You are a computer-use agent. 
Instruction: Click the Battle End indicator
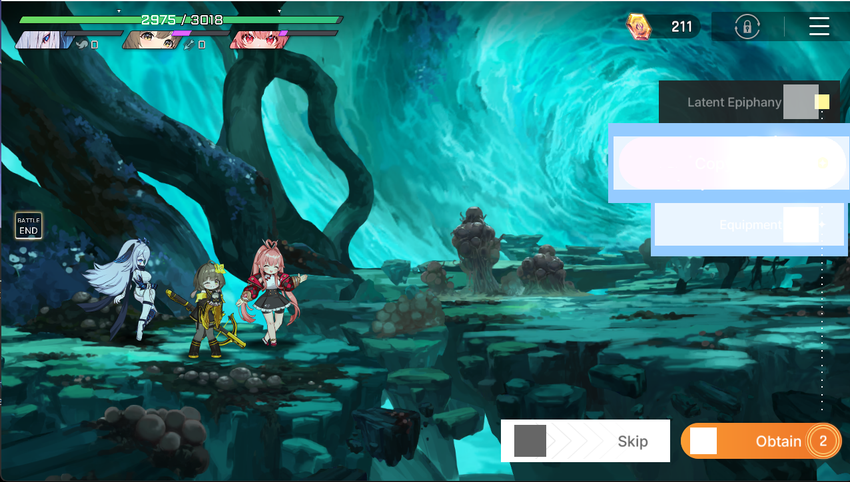click(x=29, y=225)
